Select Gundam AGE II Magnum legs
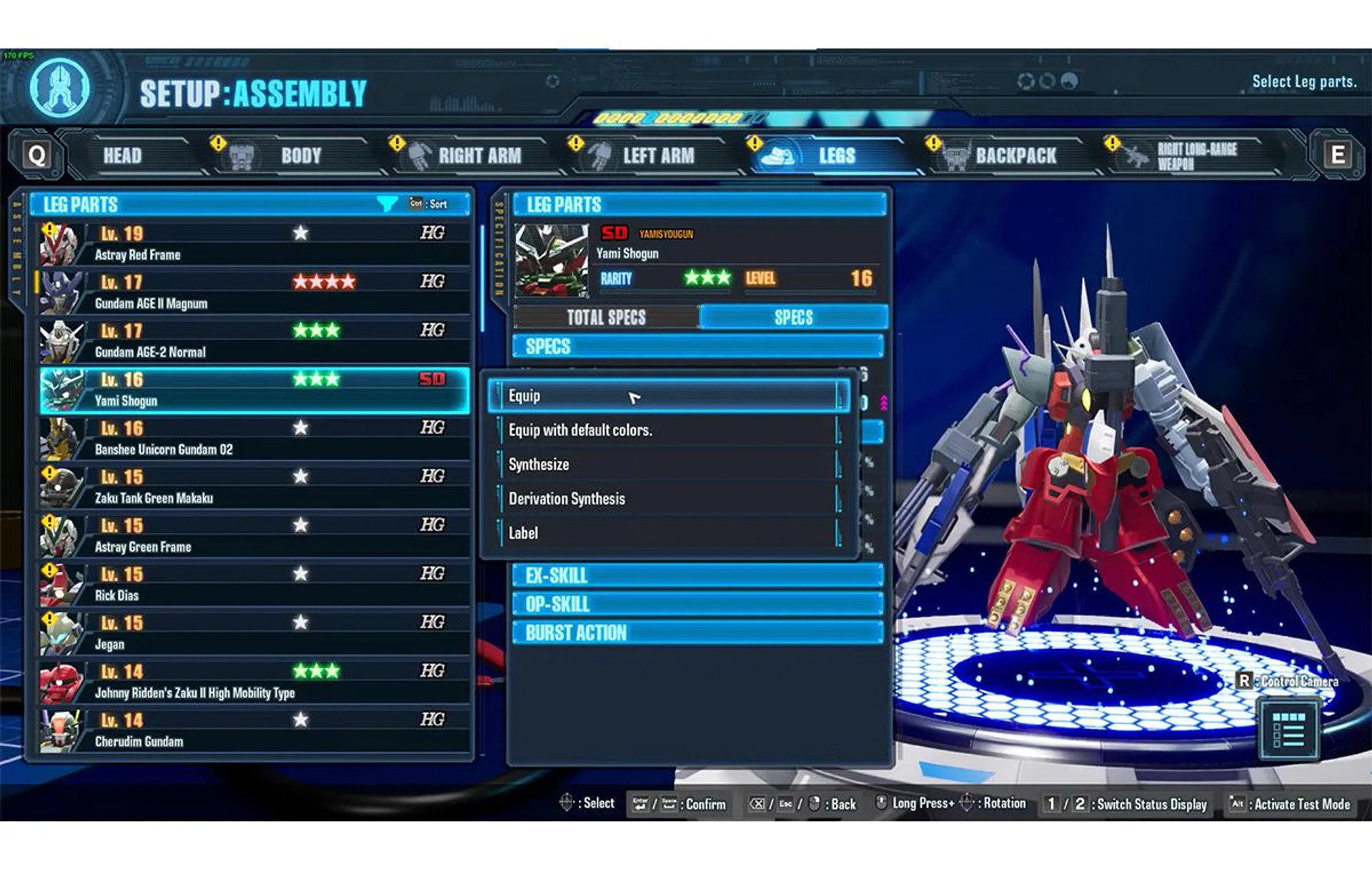1372x869 pixels. pos(254,292)
